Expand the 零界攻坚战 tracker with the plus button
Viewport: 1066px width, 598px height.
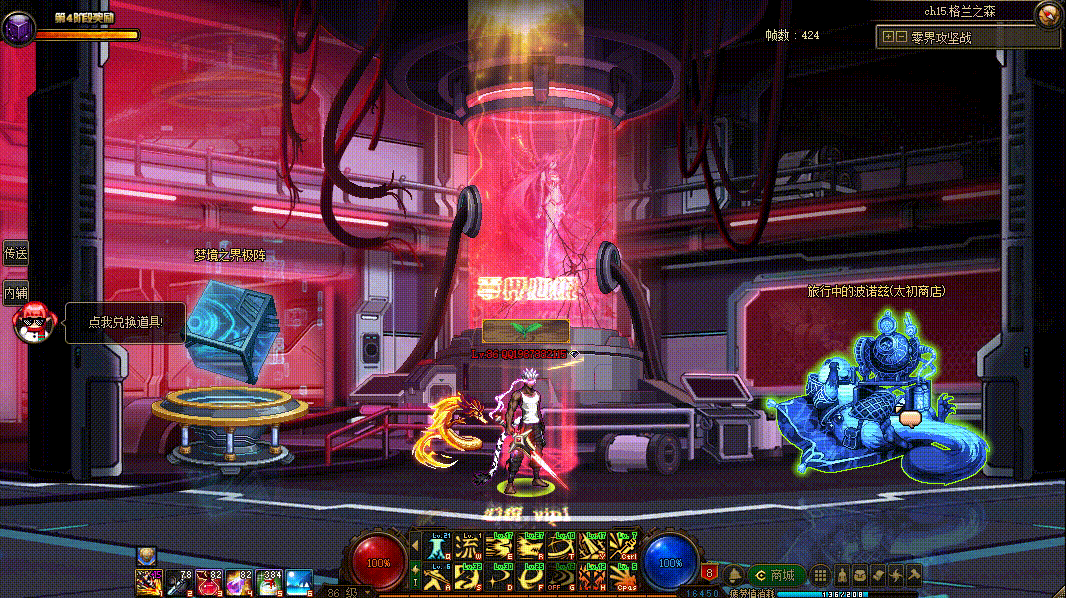[x=888, y=38]
